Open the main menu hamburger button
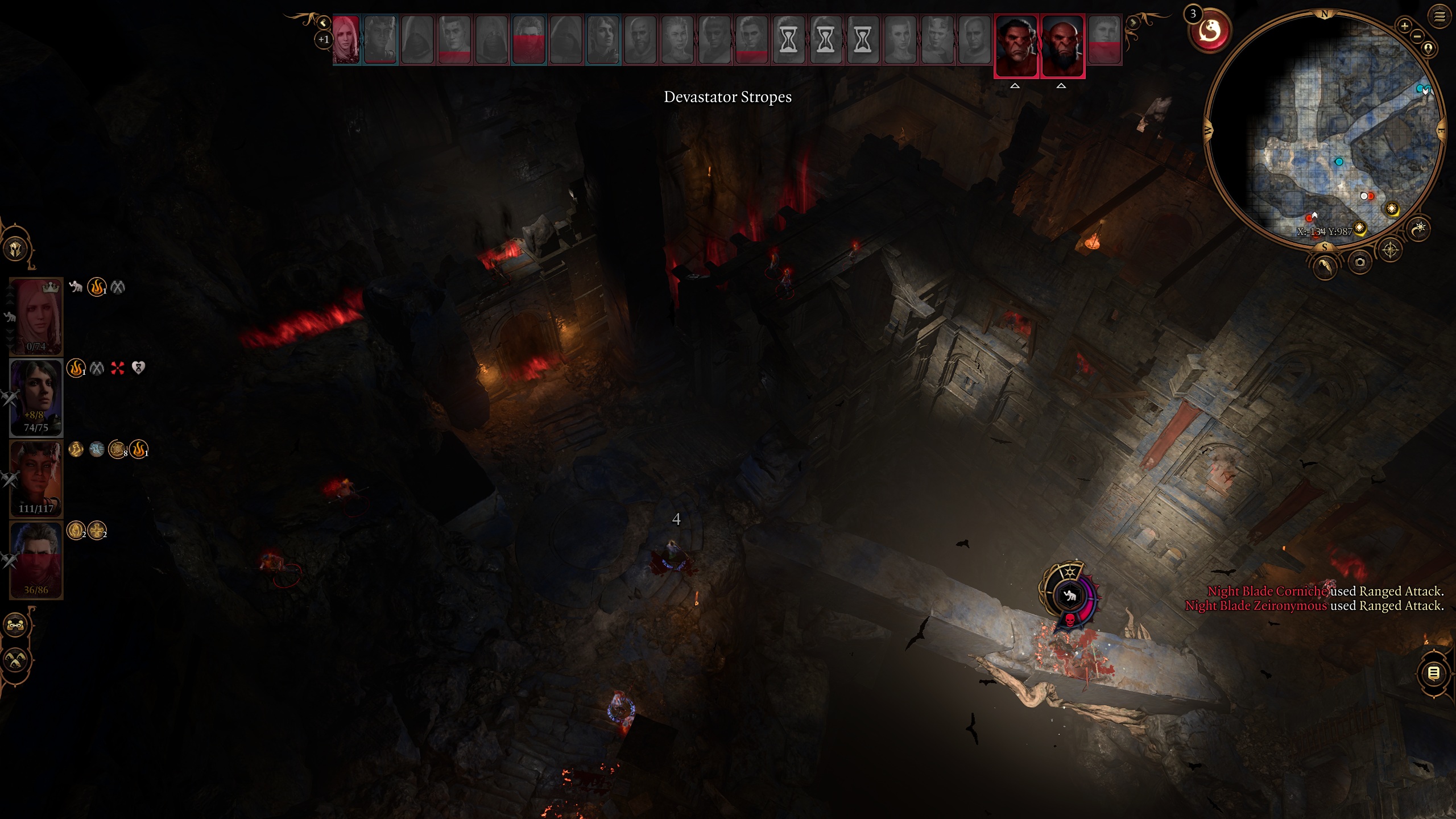 (1439, 16)
